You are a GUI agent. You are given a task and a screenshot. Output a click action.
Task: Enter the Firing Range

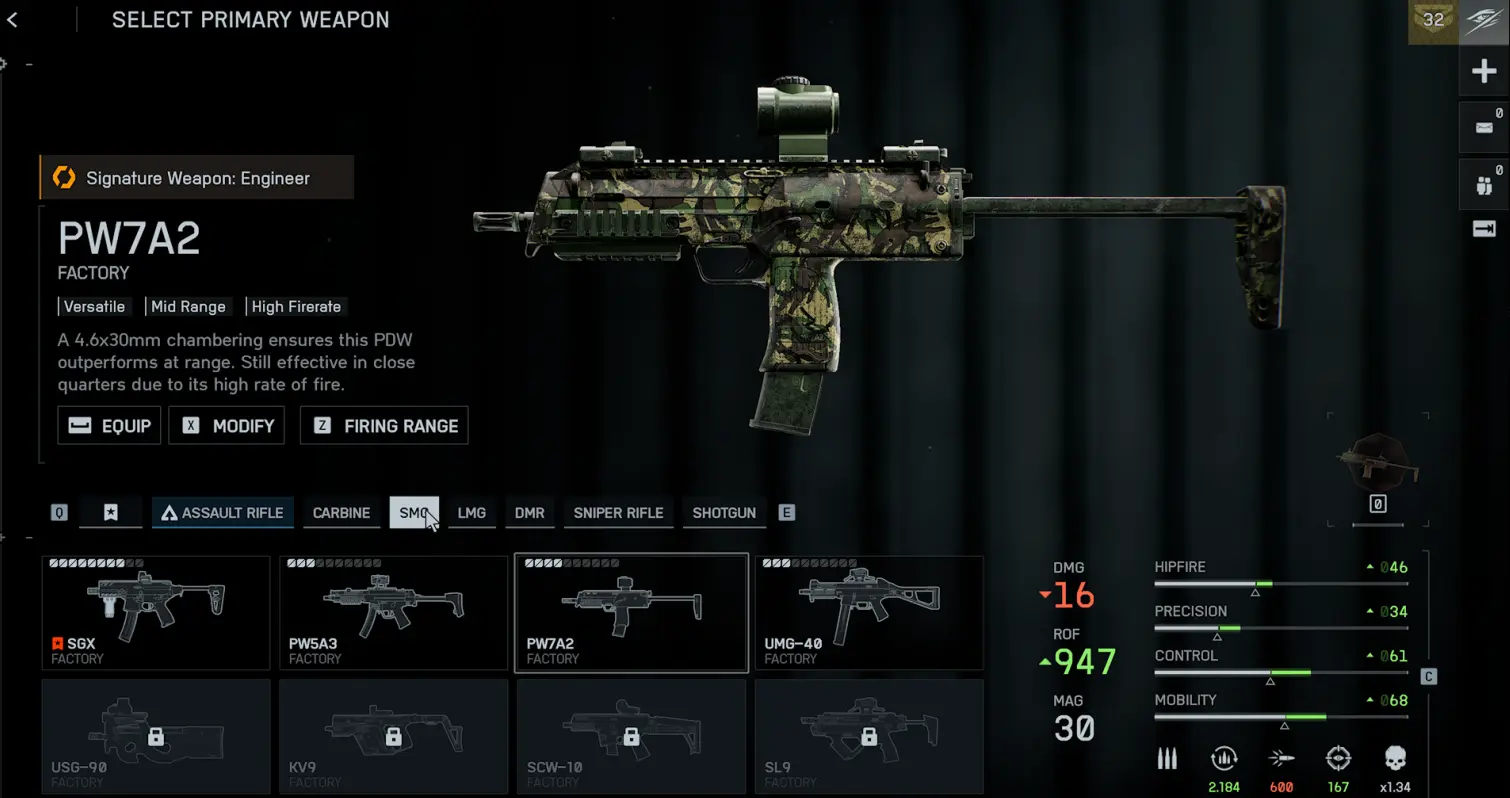[384, 426]
